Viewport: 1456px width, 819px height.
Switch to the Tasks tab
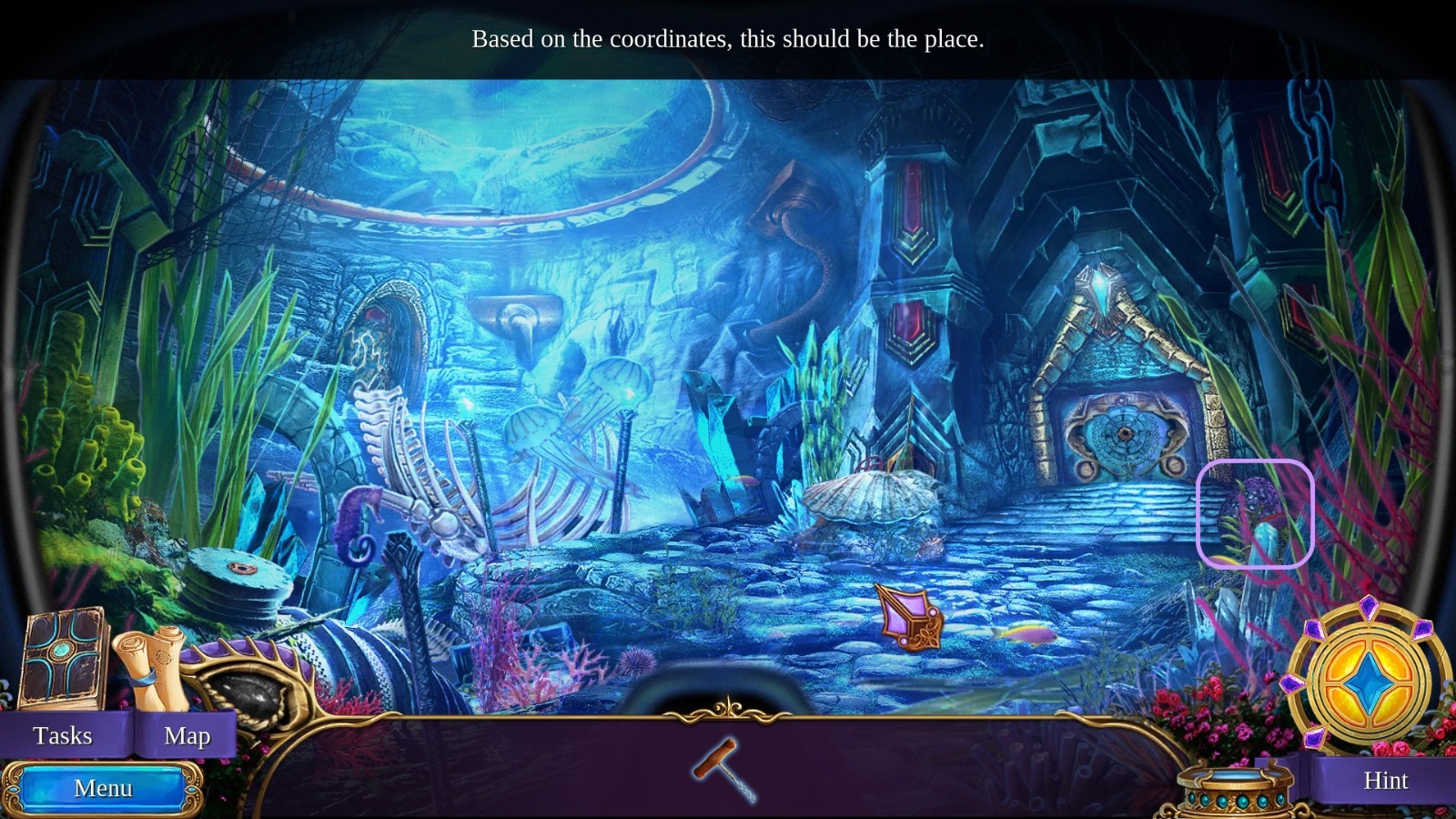coord(62,735)
